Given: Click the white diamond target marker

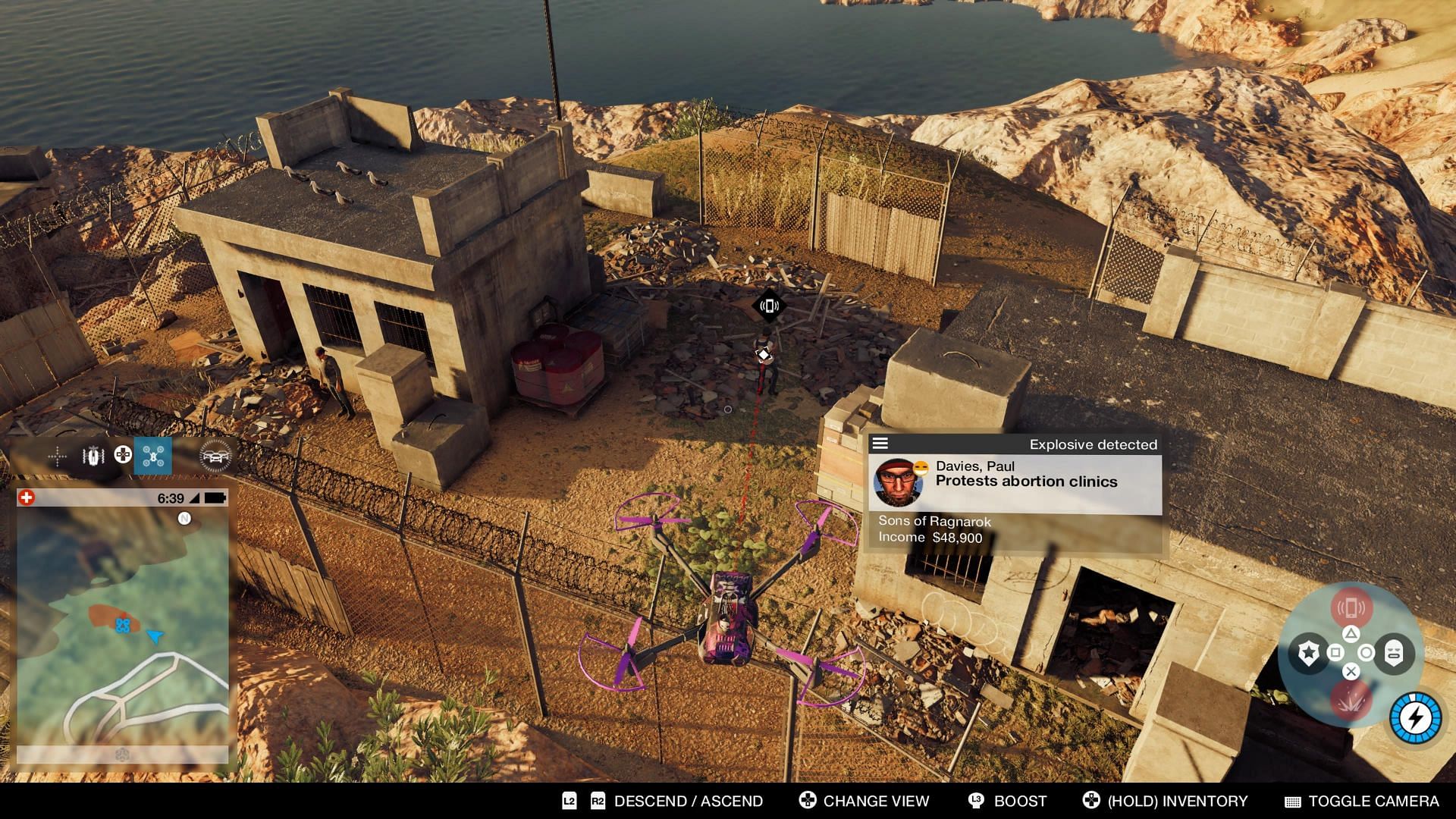Looking at the screenshot, I should click(764, 354).
